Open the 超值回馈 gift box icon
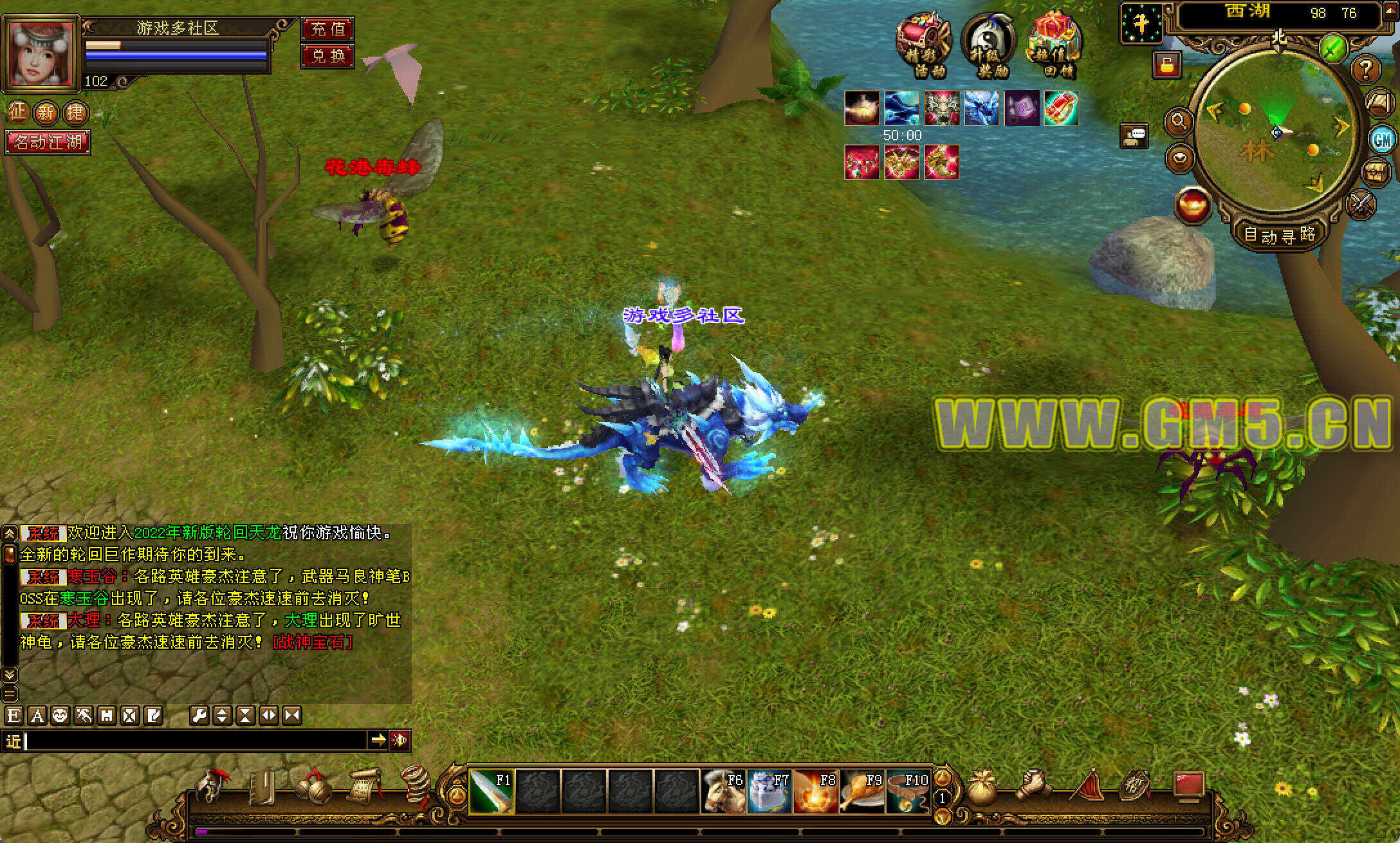This screenshot has height=843, width=1400. [1055, 45]
